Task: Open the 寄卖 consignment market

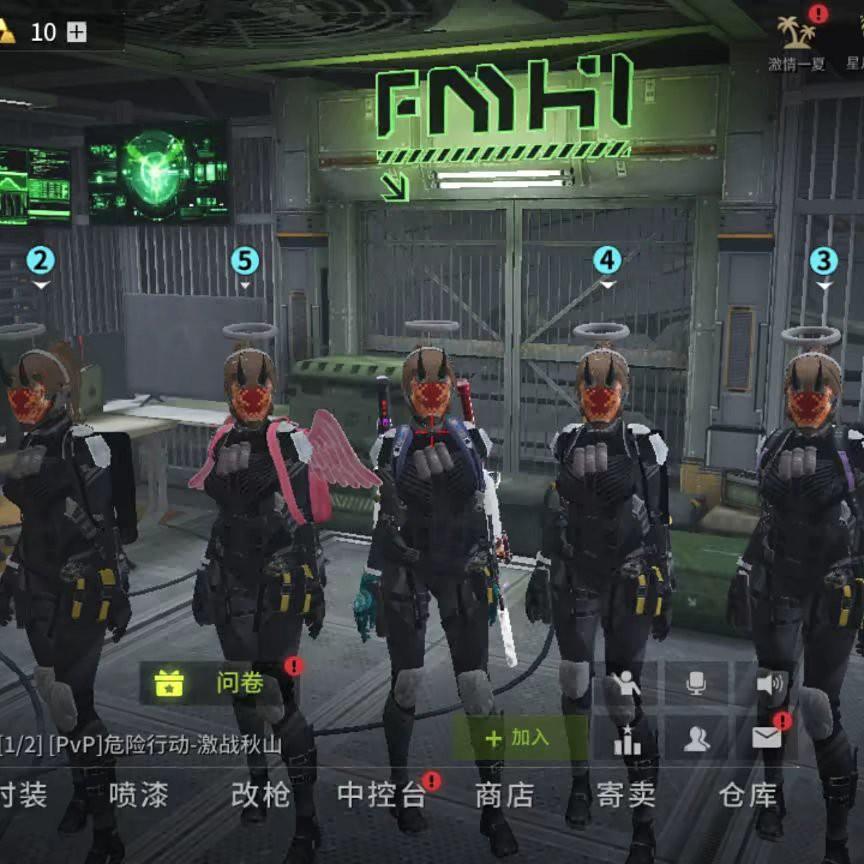Action: point(626,795)
